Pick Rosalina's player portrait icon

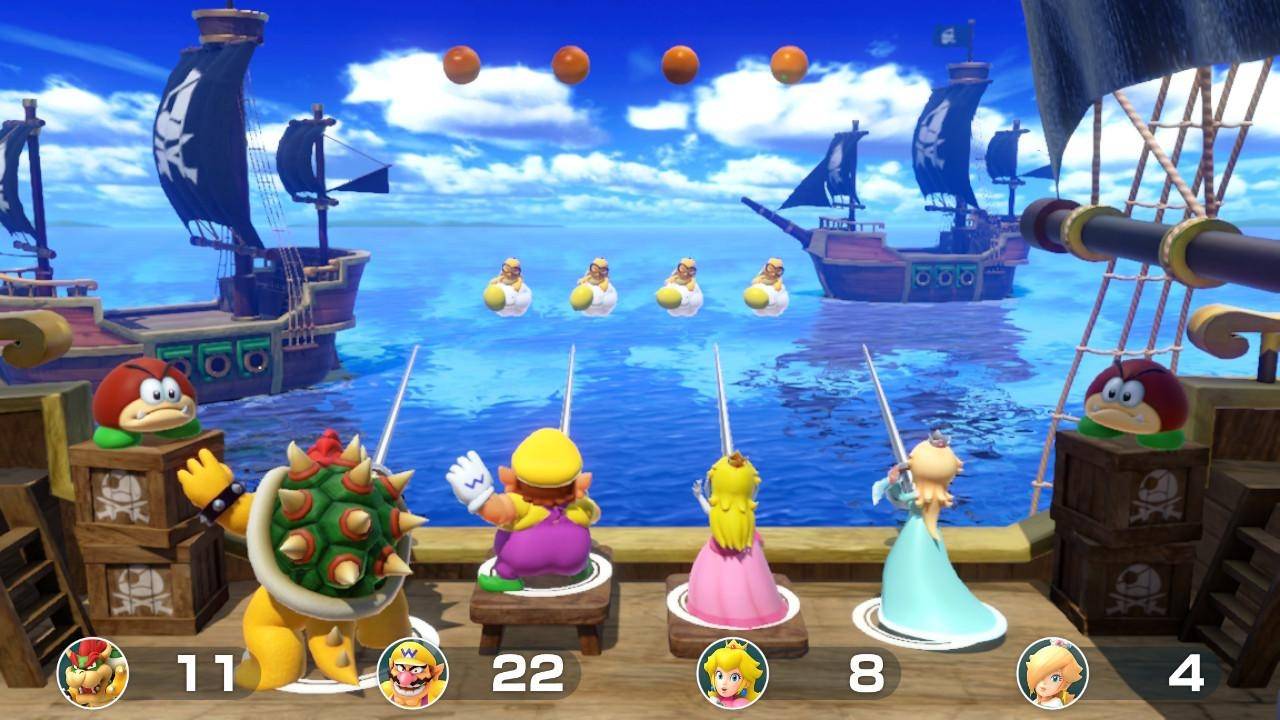[1052, 673]
